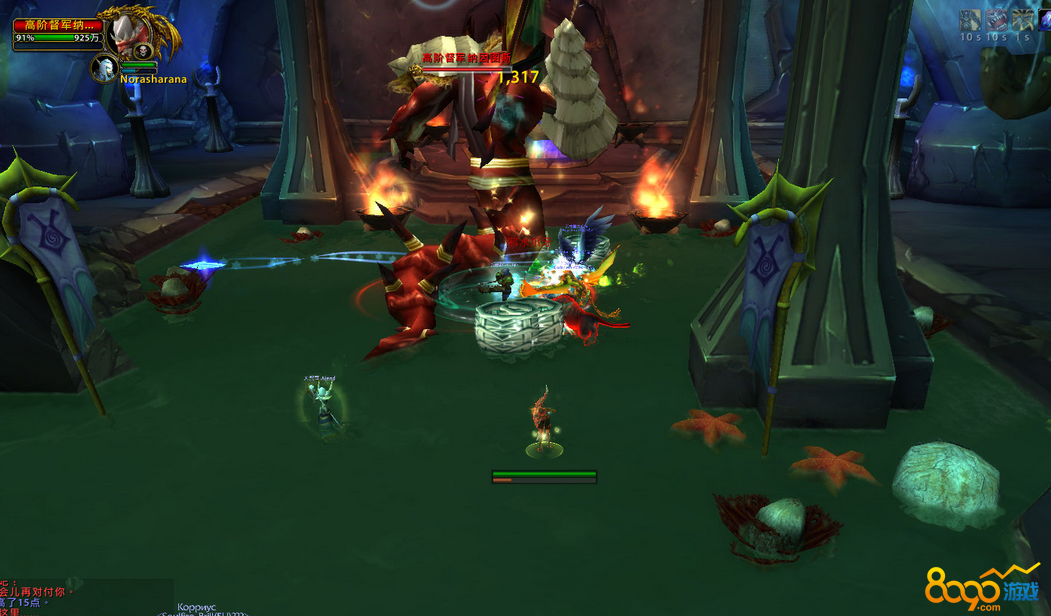1051x616 pixels.
Task: Click the red boss name plate in target frame
Action: click(57, 25)
